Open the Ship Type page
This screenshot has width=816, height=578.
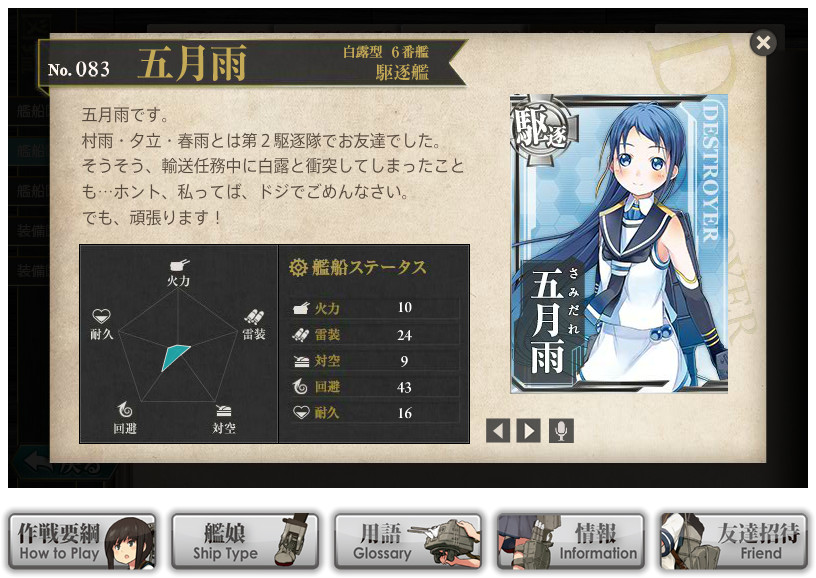point(245,541)
